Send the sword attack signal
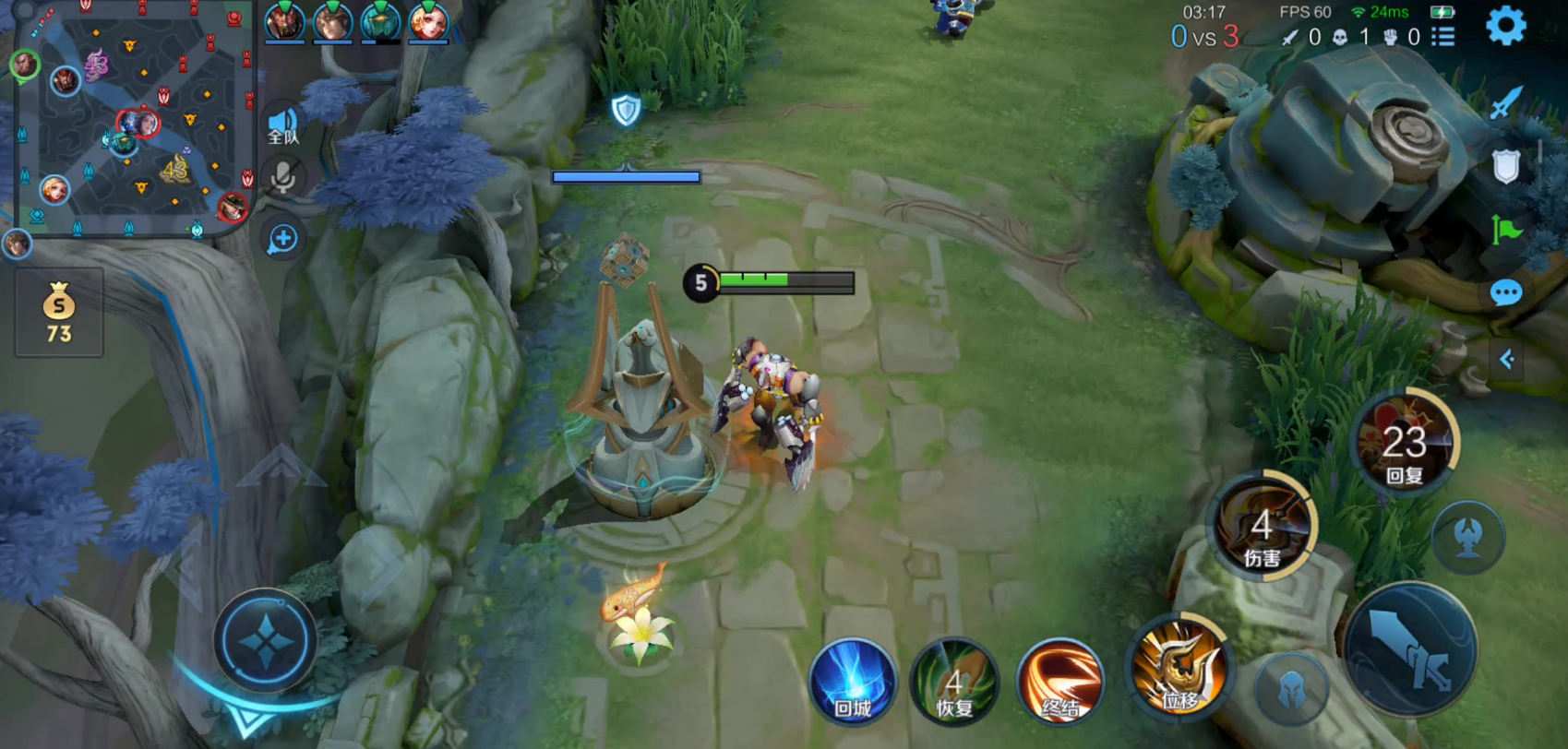This screenshot has height=749, width=1568. click(x=1505, y=102)
